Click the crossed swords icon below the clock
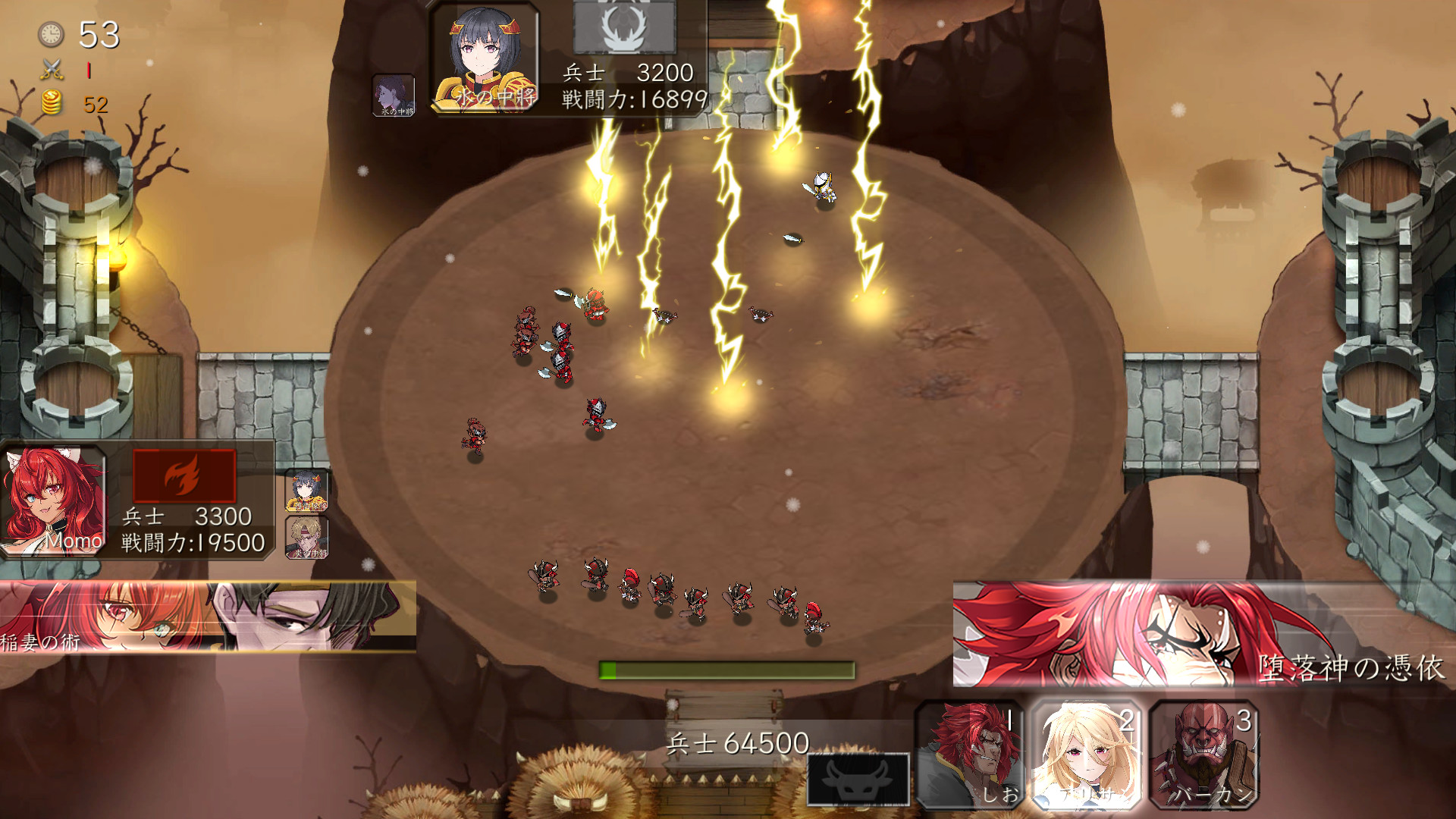Screen dimensions: 1456x819 pyautogui.click(x=50, y=70)
